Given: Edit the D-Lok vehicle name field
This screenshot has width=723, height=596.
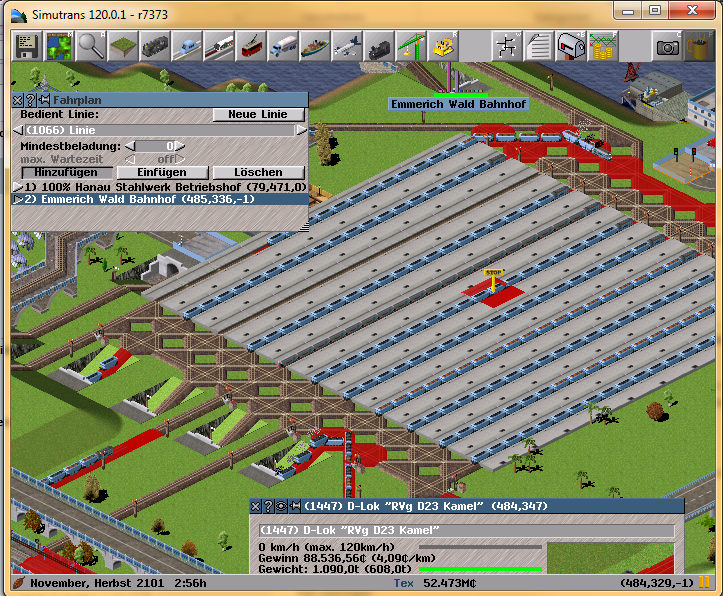Looking at the screenshot, I should point(465,530).
